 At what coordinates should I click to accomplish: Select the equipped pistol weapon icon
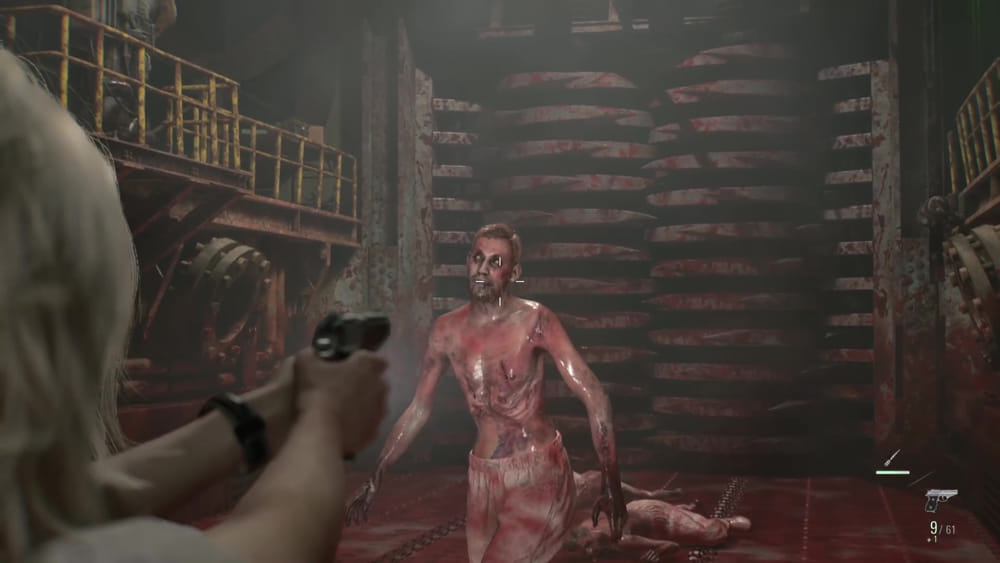pyautogui.click(x=940, y=498)
